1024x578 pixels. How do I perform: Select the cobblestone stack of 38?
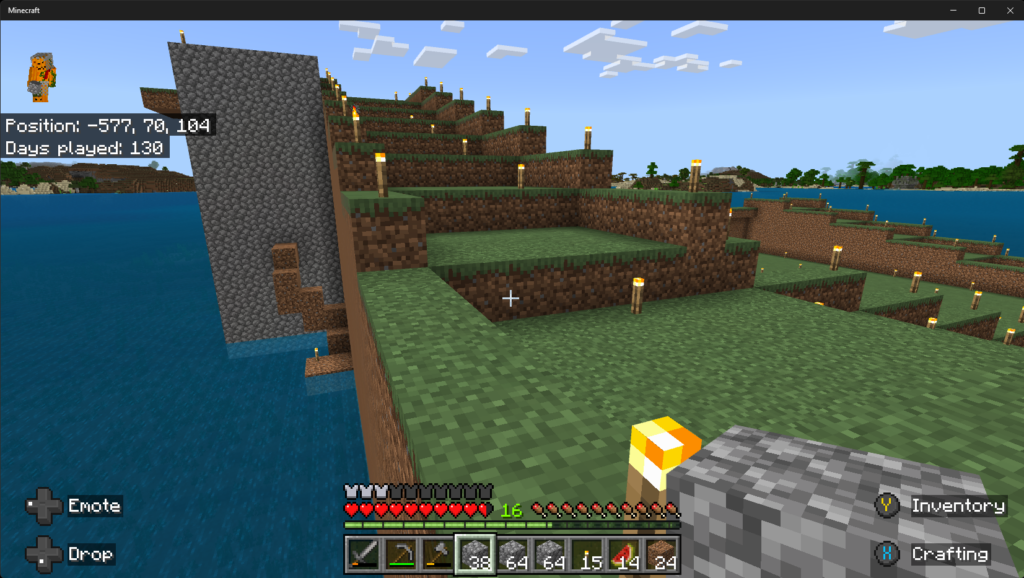[x=474, y=554]
